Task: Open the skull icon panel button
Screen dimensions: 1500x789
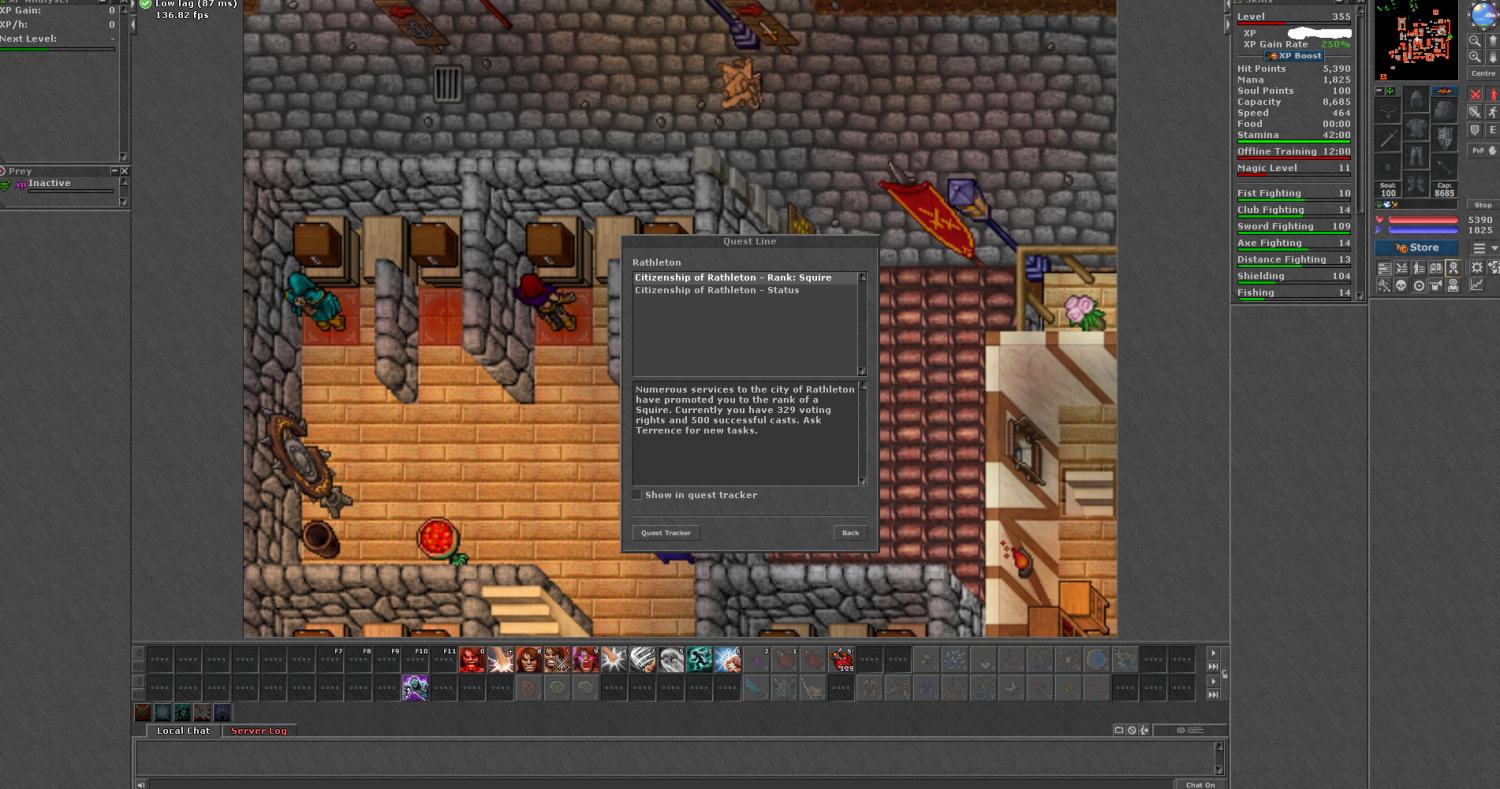Action: pyautogui.click(x=1401, y=285)
